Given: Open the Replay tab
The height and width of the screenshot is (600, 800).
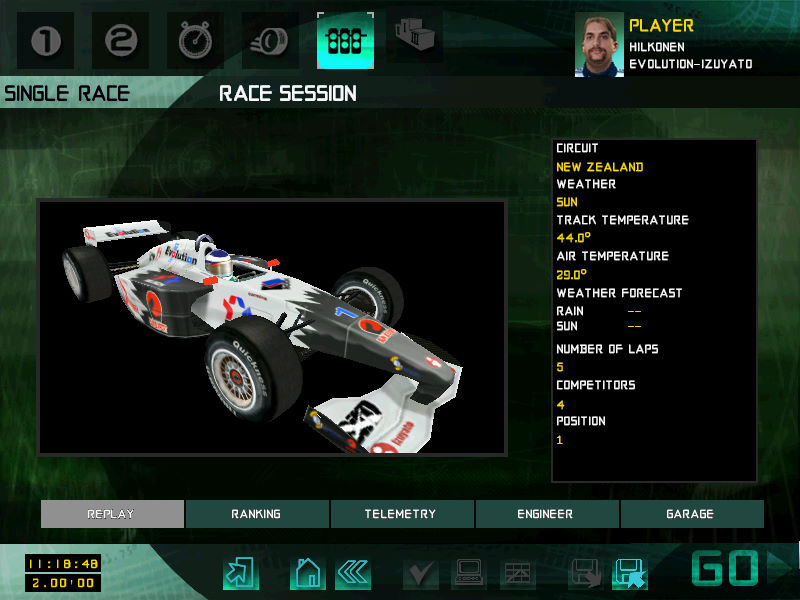Looking at the screenshot, I should coord(112,514).
